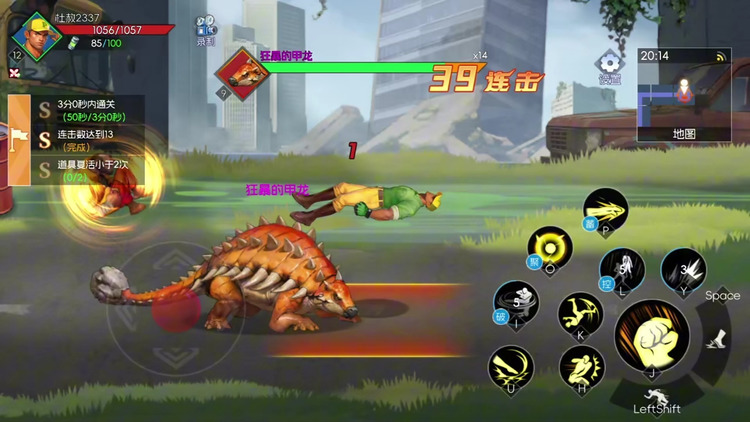Trigger the control skill marked L

621,270
